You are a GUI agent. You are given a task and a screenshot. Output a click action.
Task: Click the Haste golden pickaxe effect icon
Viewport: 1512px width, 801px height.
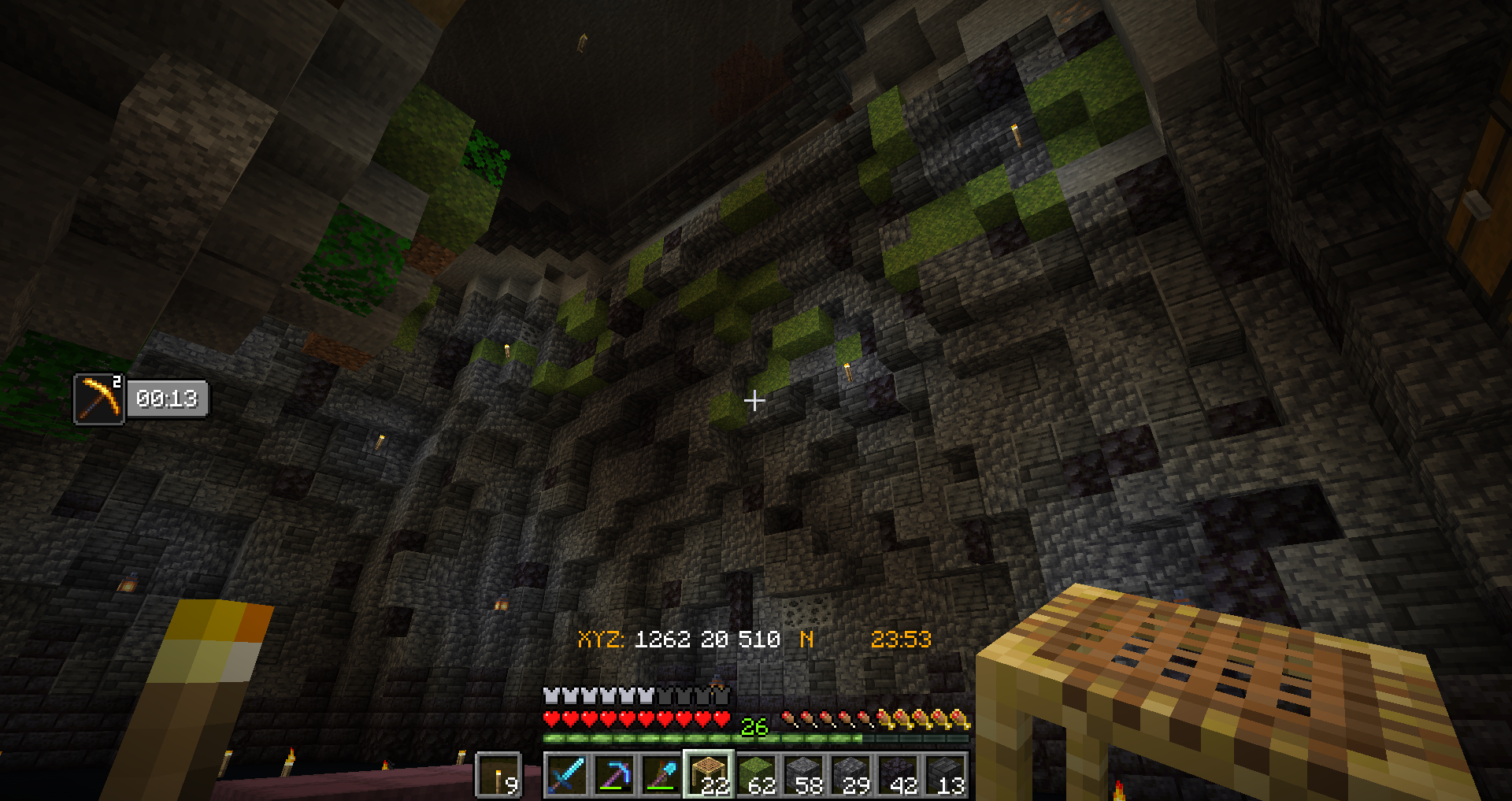tap(99, 399)
